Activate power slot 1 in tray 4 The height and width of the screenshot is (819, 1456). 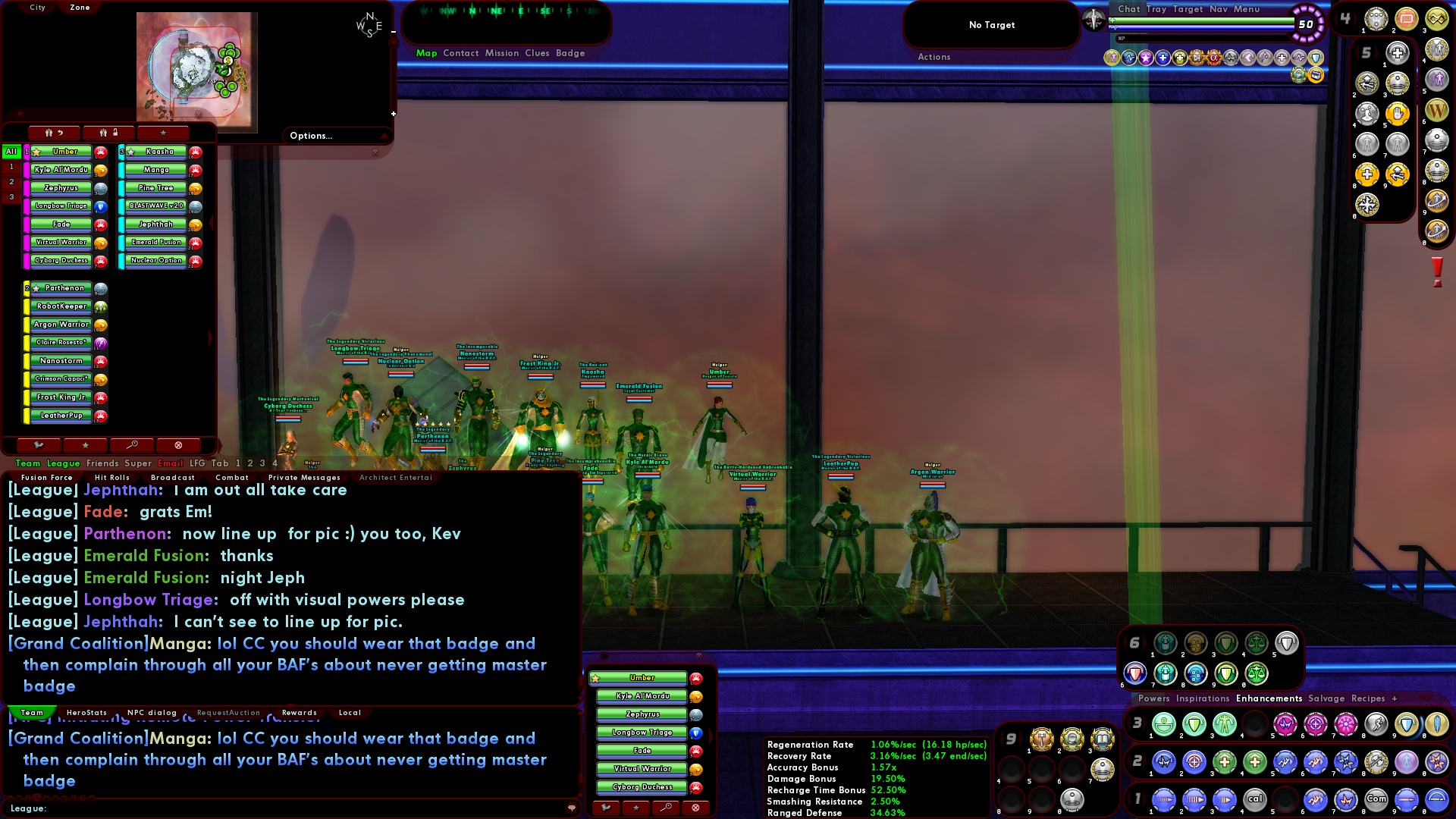pyautogui.click(x=1376, y=20)
